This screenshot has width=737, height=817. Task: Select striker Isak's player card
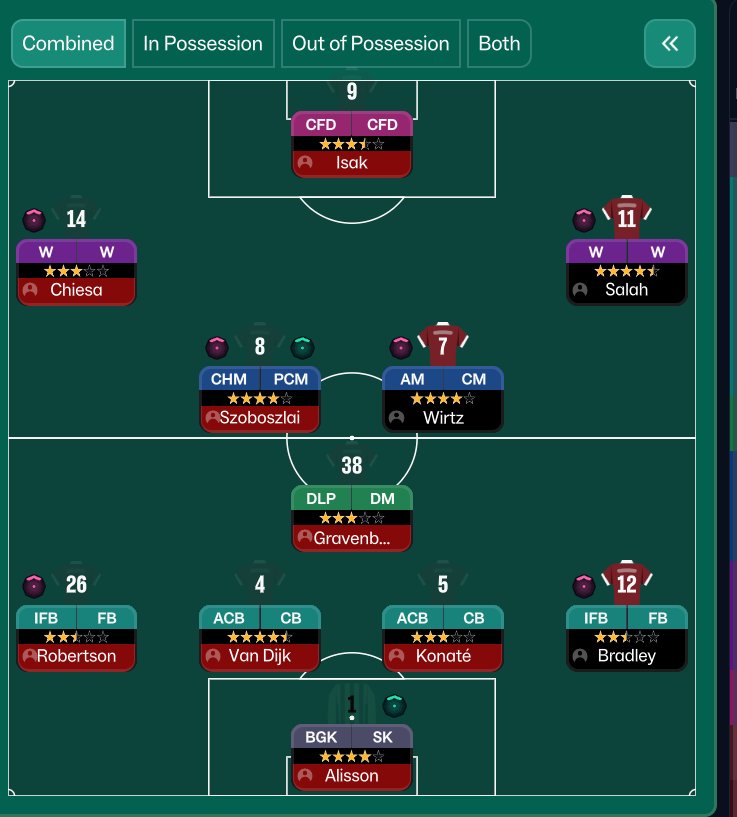(351, 144)
